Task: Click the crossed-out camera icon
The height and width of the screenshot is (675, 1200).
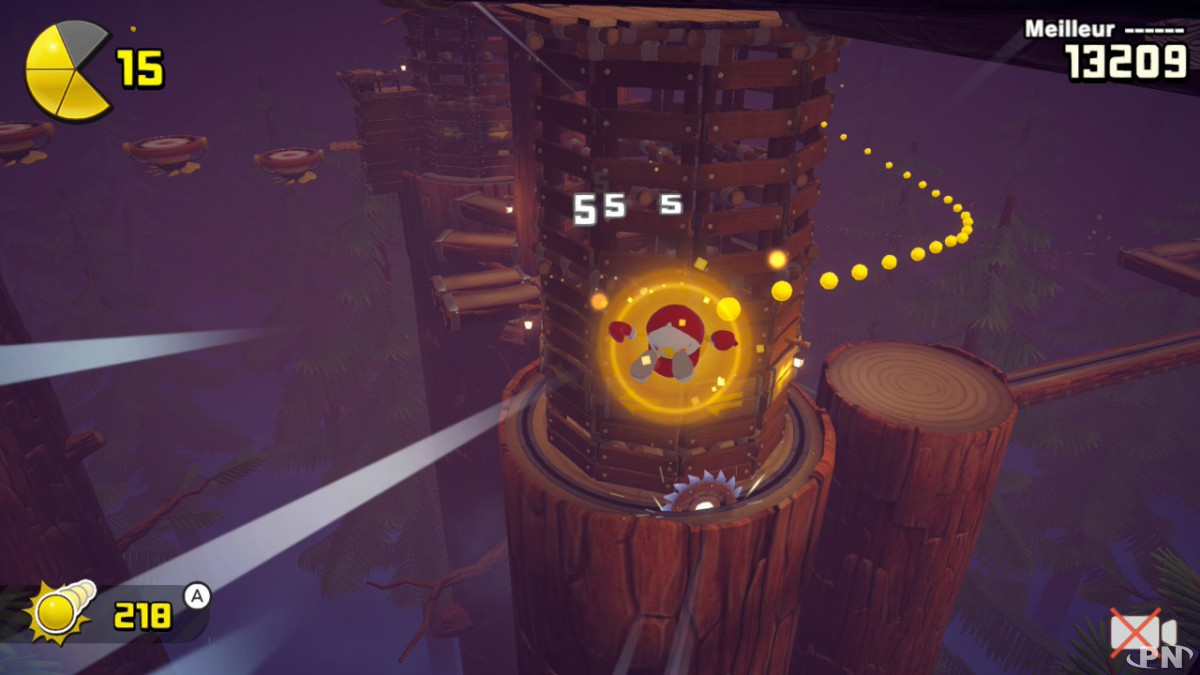Action: click(x=1141, y=634)
